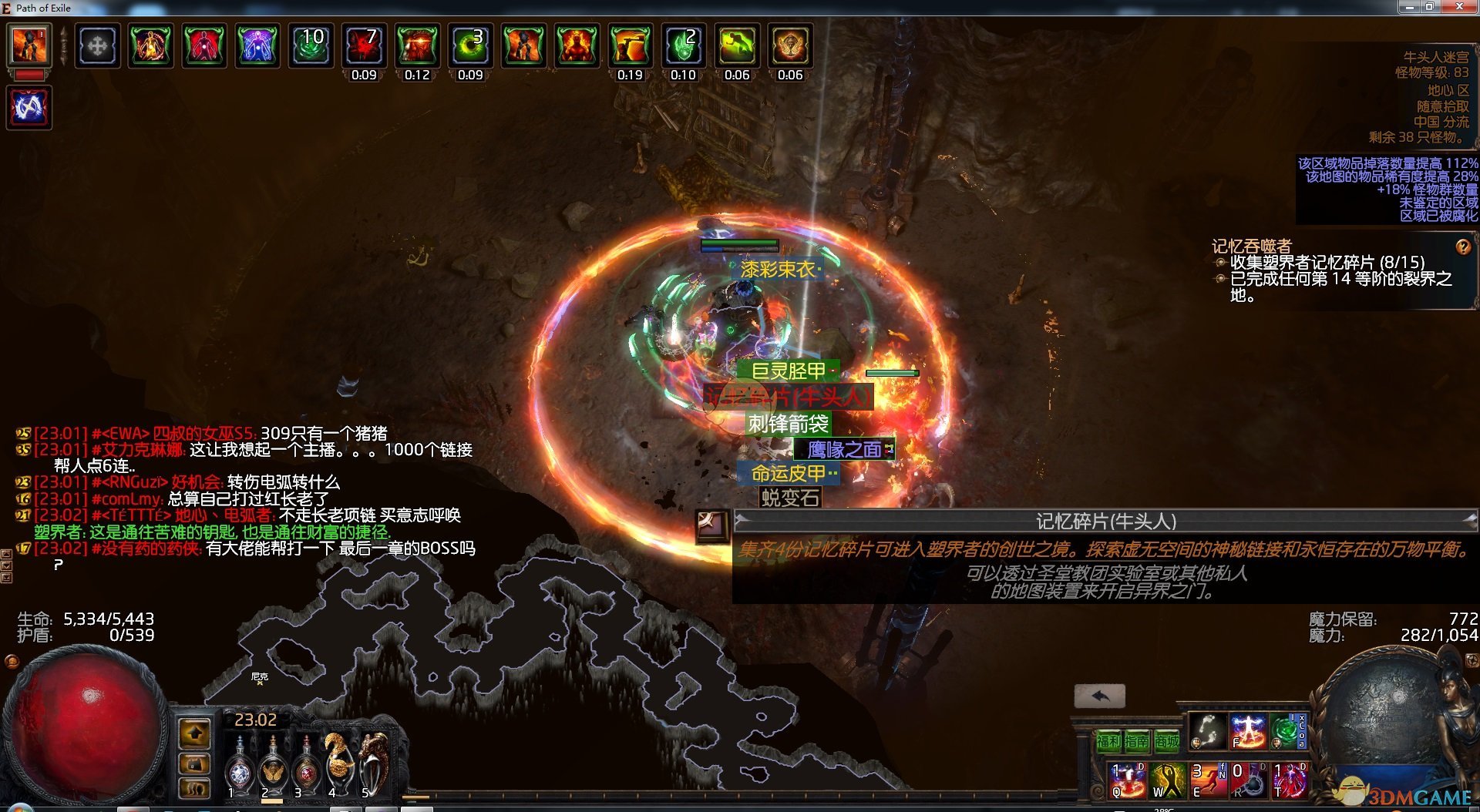Click the yellow up-arrow menu button
This screenshot has width=1480, height=812.
pyautogui.click(x=194, y=733)
